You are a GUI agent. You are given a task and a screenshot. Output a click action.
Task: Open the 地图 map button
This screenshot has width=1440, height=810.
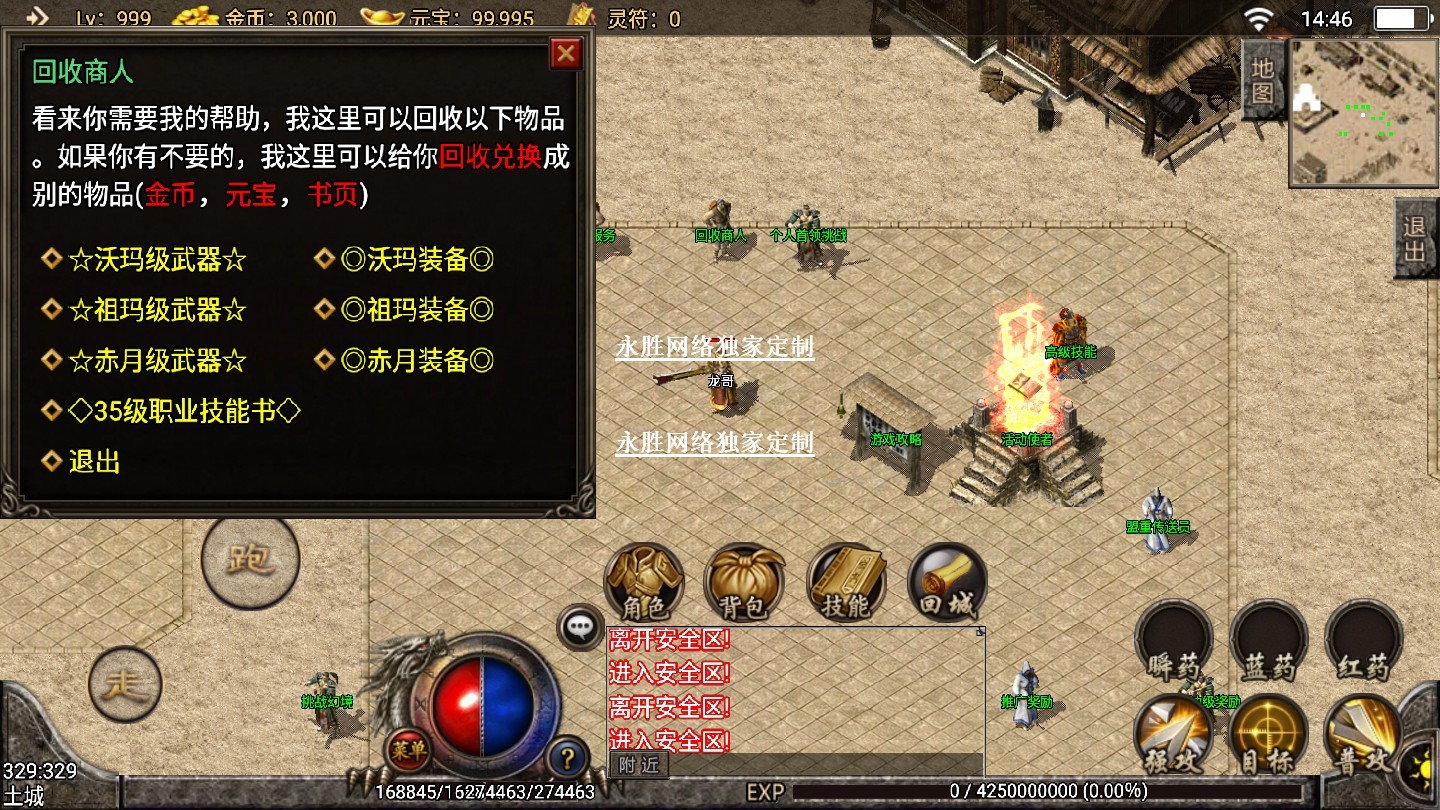1263,80
